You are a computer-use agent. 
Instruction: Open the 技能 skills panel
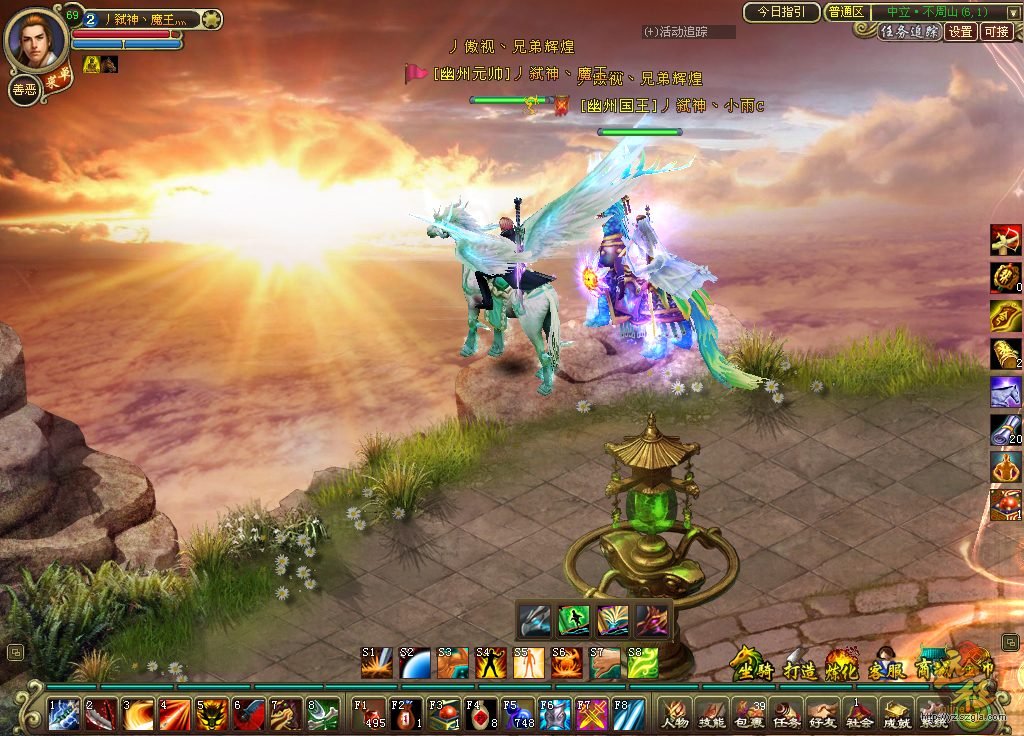pyautogui.click(x=710, y=713)
